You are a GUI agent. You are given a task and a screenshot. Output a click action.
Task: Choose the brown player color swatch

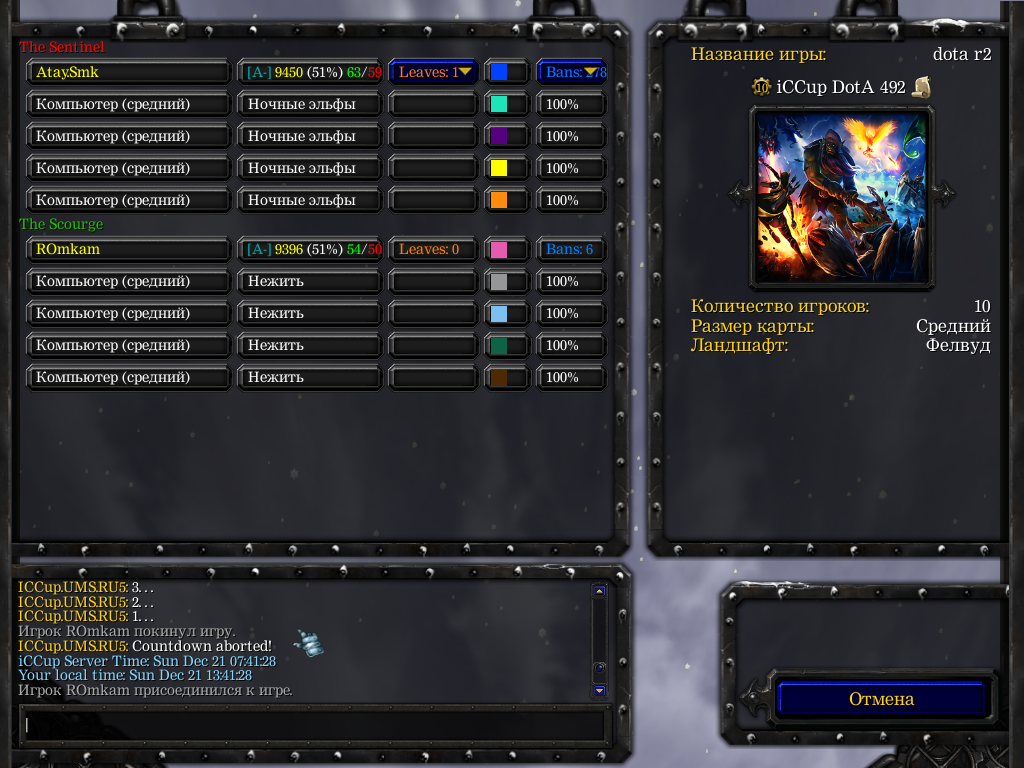tap(499, 377)
